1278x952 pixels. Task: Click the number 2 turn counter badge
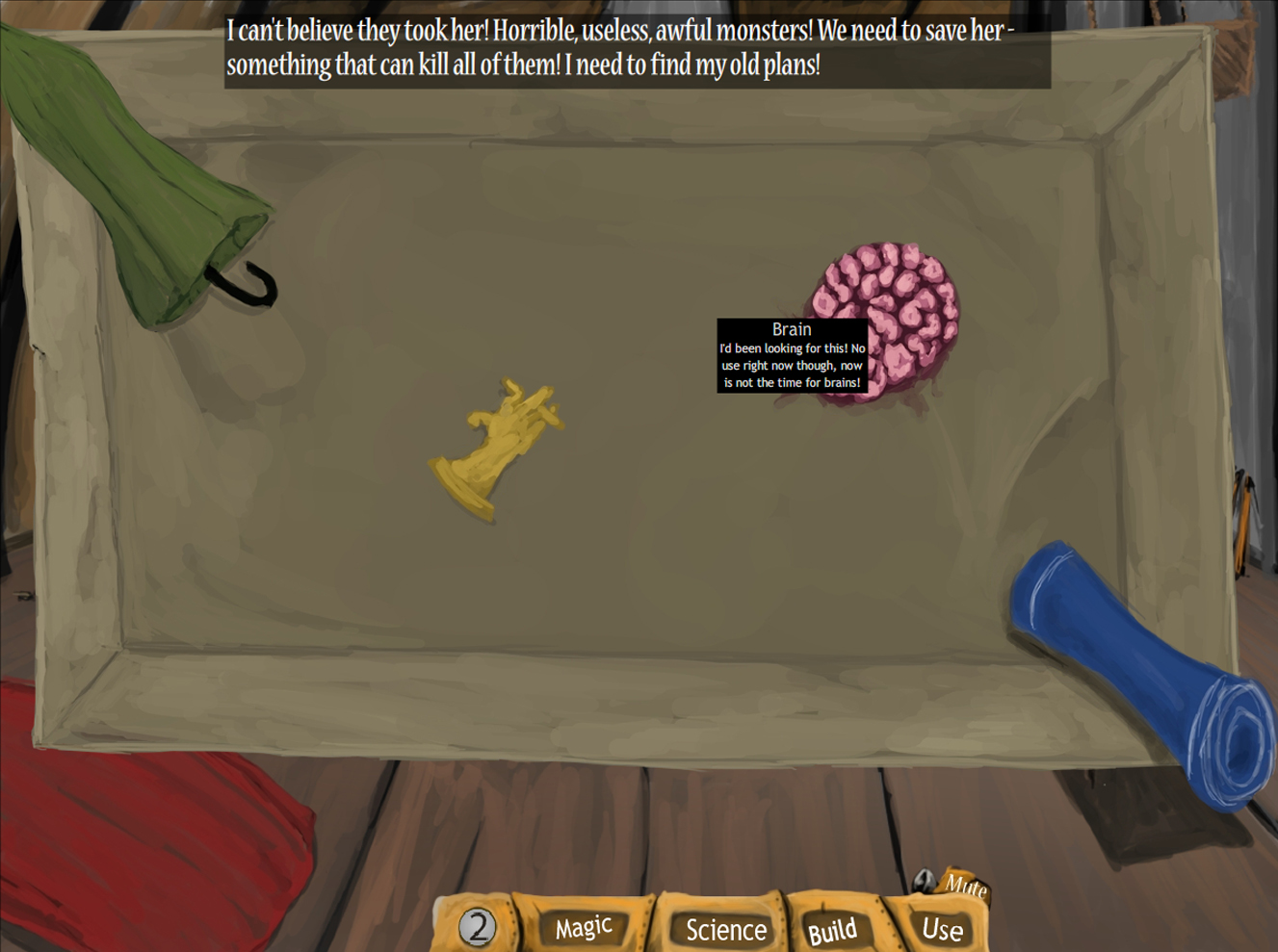coord(479,925)
